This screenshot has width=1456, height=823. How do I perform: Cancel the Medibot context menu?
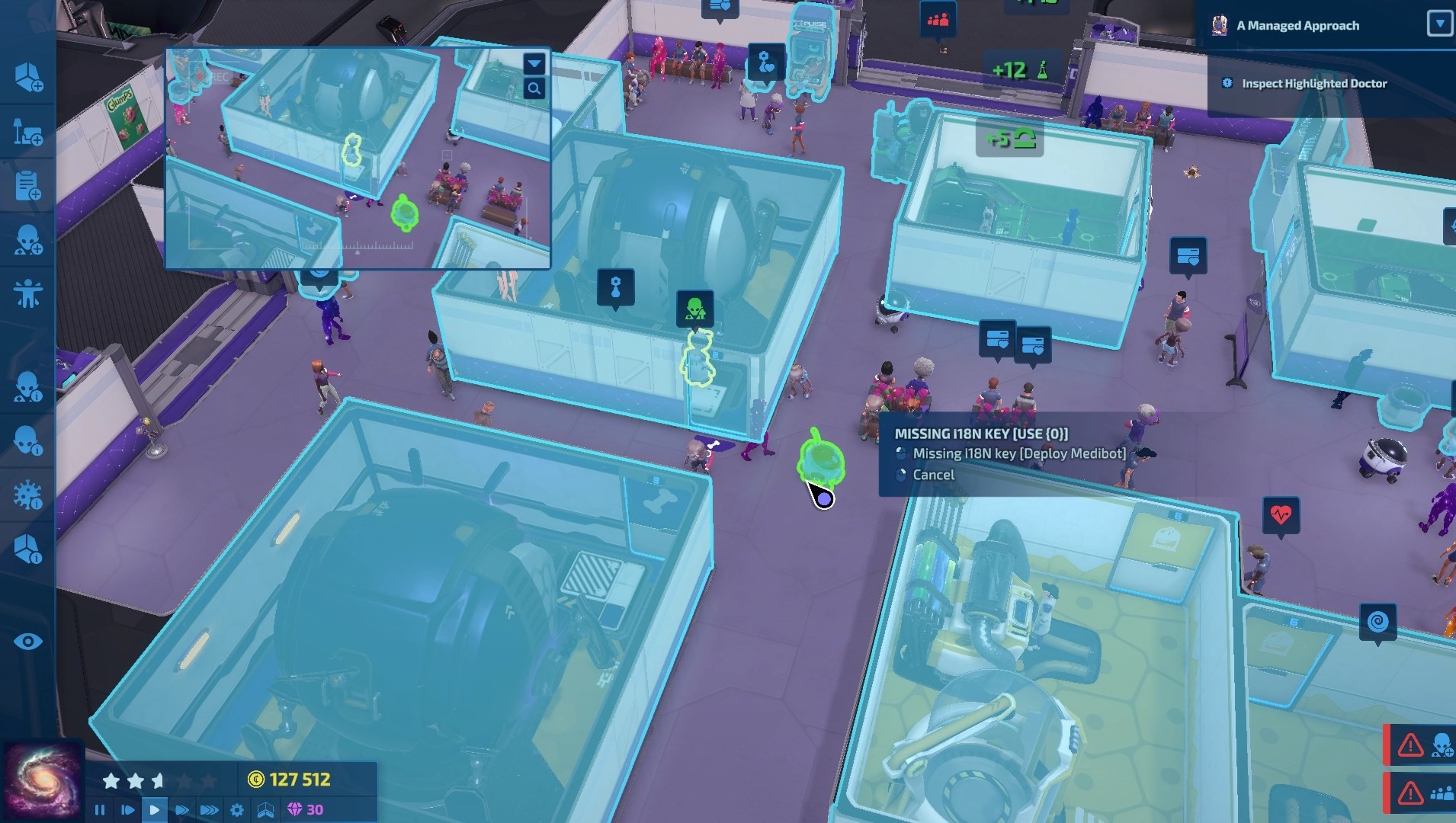coord(933,475)
